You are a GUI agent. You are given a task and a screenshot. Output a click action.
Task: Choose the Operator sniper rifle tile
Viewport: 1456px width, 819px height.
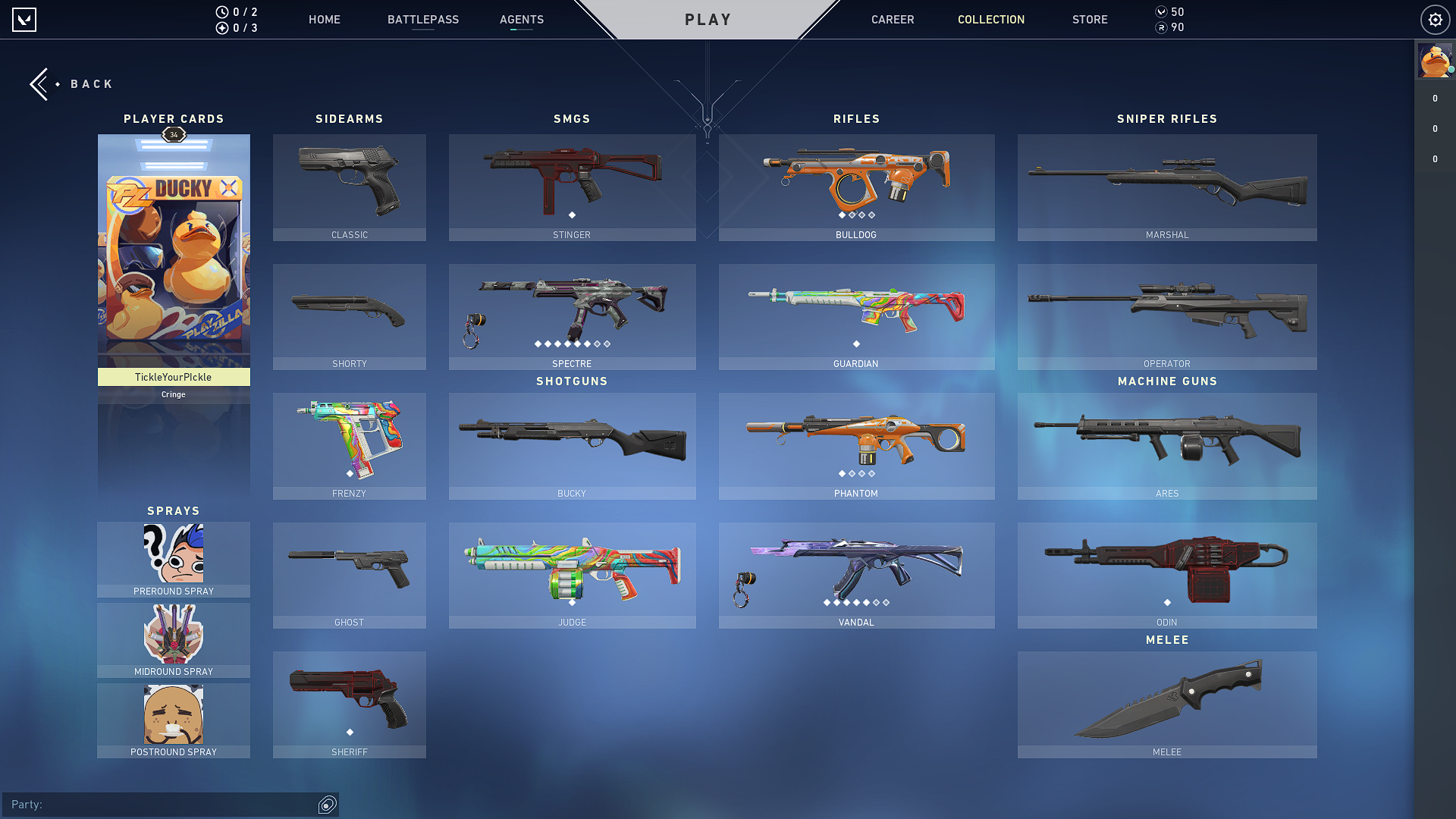1167,317
